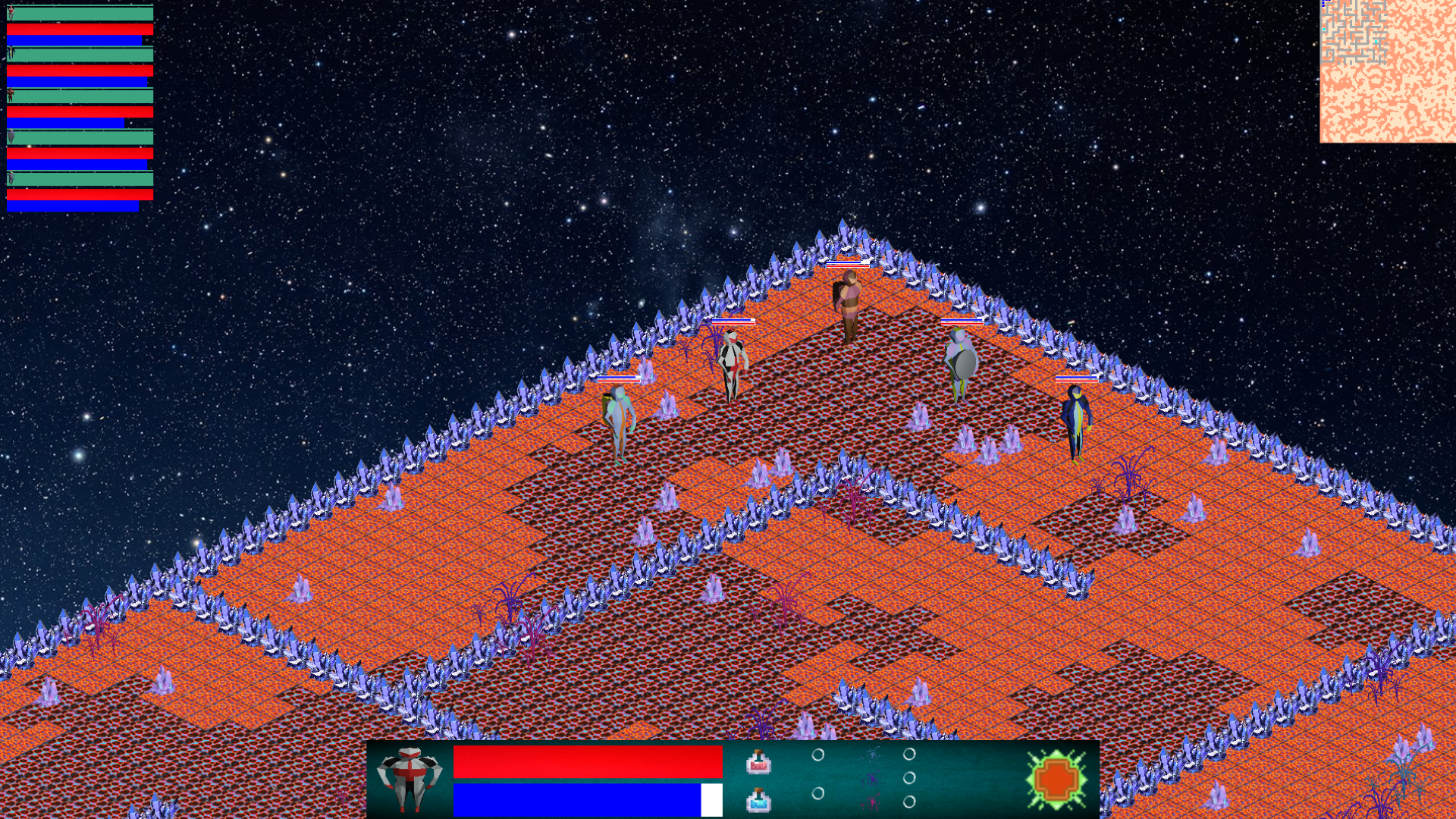Open the white-and-red armored character portrait

pyautogui.click(x=409, y=779)
